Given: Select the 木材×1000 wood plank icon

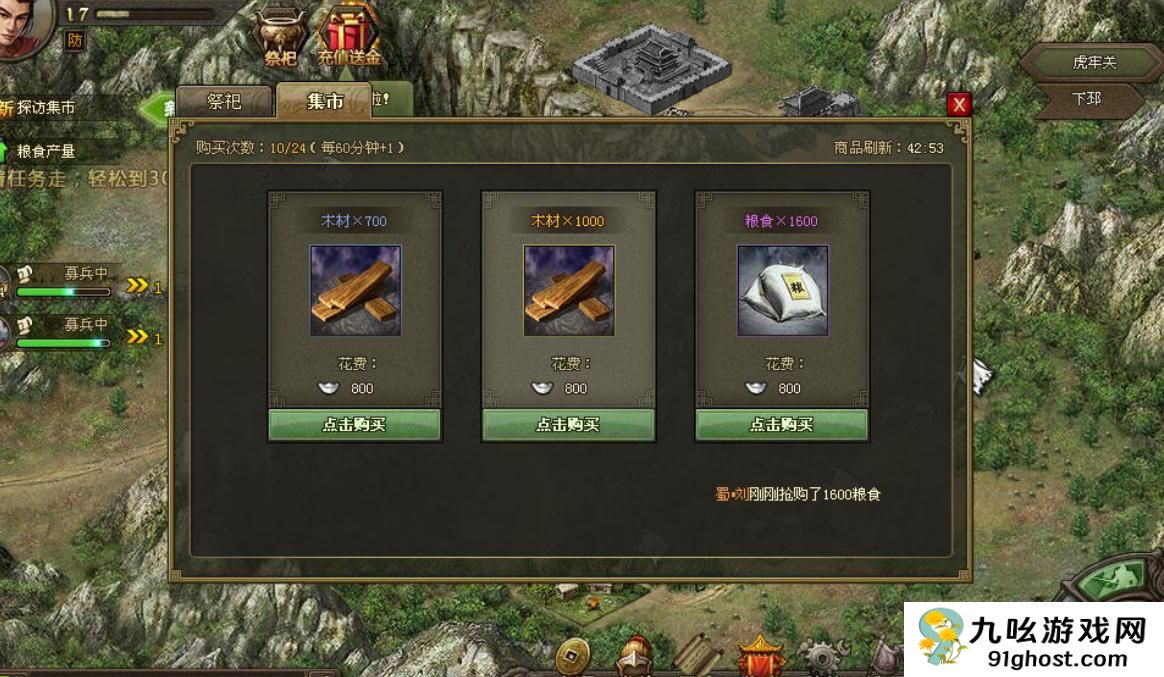Looking at the screenshot, I should click(568, 290).
